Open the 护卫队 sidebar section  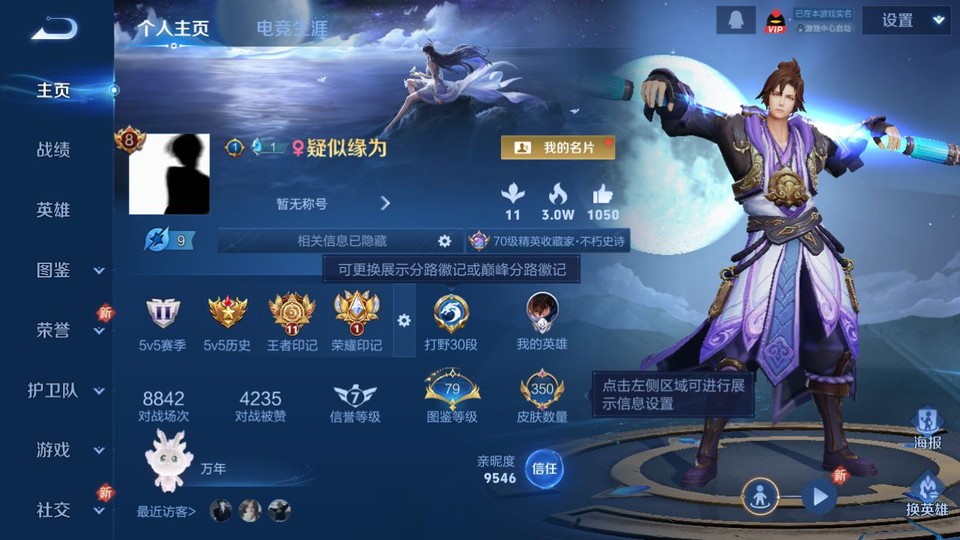tap(54, 390)
